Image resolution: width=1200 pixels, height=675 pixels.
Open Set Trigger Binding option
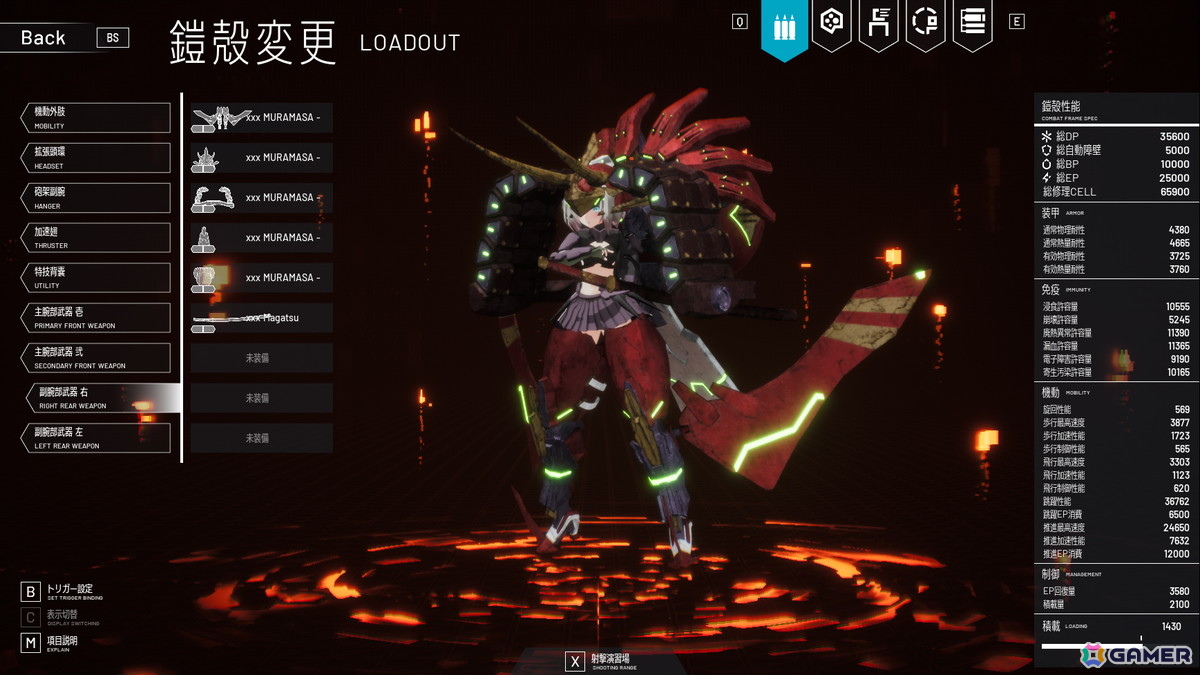60,591
